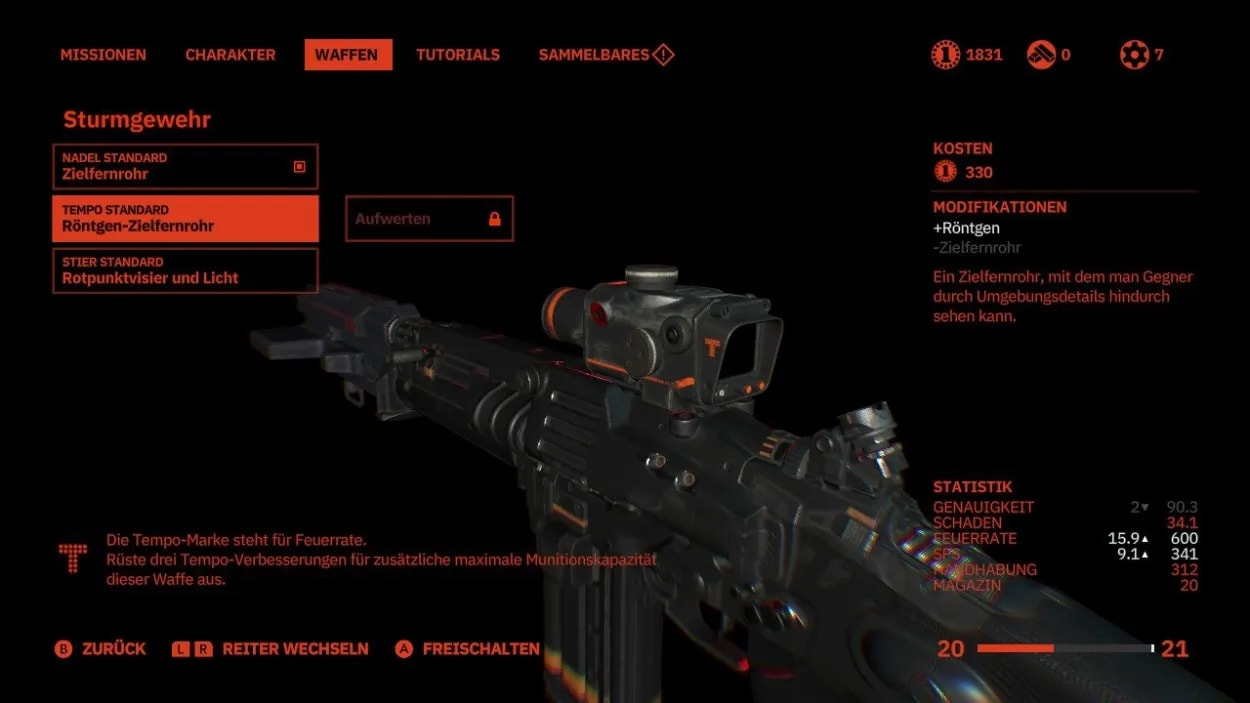
Task: Click Reiter Wechseln to change tabs
Action: (271, 649)
